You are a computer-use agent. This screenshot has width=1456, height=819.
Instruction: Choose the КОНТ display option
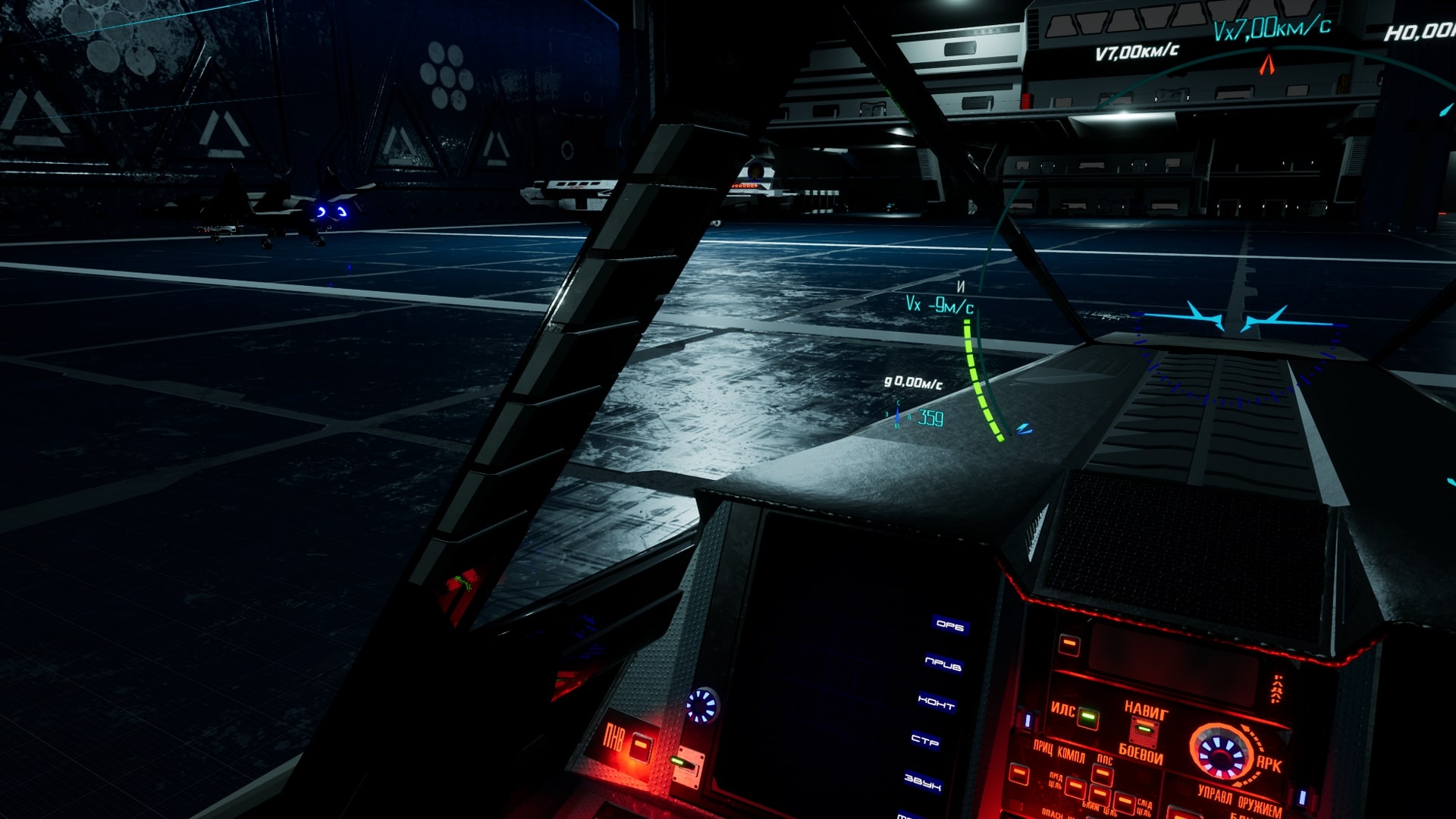pos(936,703)
